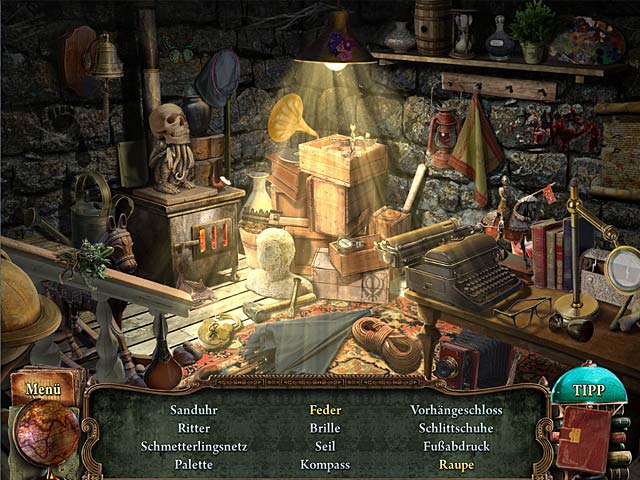Image resolution: width=640 pixels, height=480 pixels.
Task: Choose 'Vorhängeschloss' in the item list
Action: 456,410
